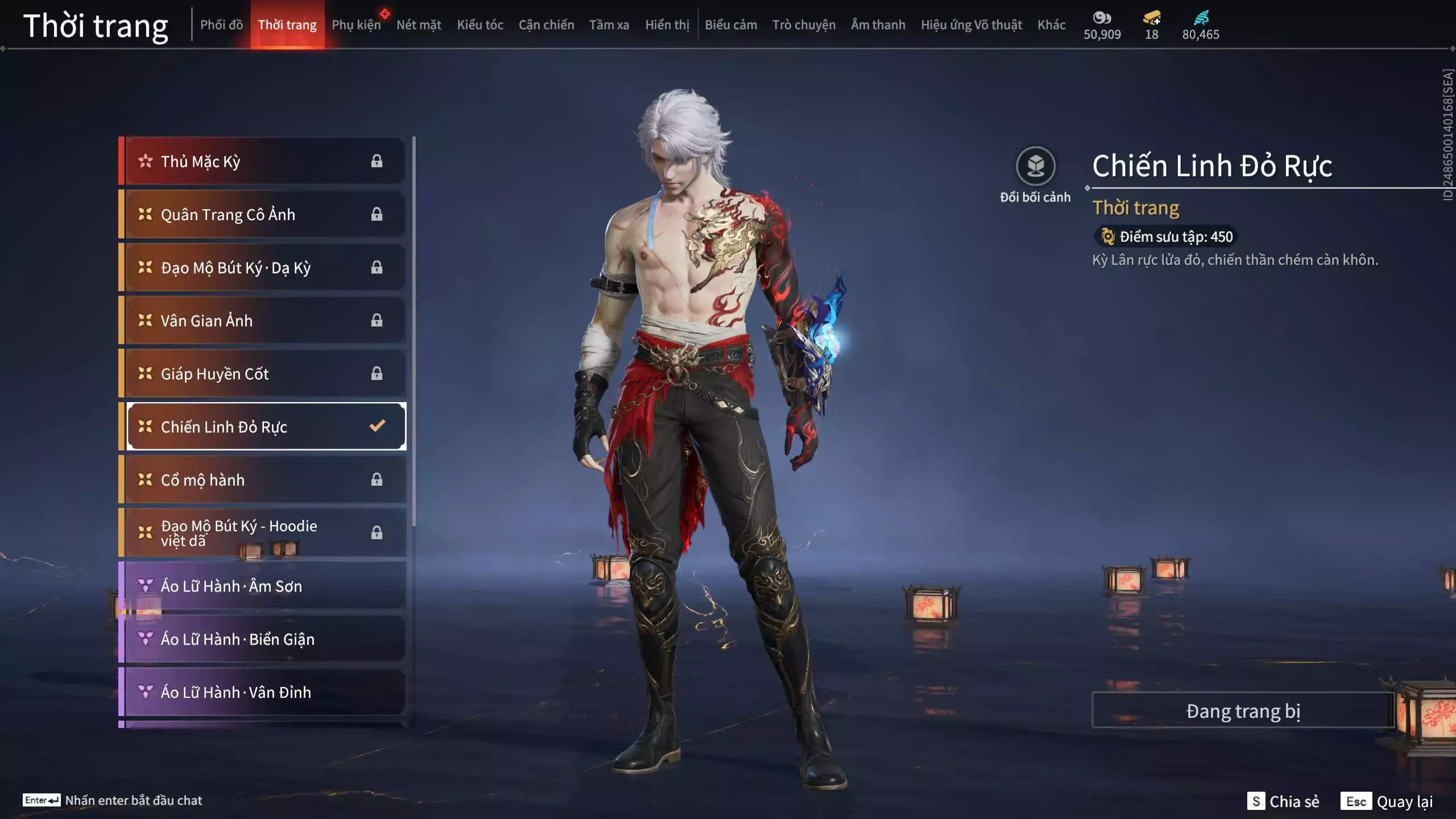Click the Đang trang bị button
Screen dimensions: 1456x819
pyautogui.click(x=1243, y=711)
